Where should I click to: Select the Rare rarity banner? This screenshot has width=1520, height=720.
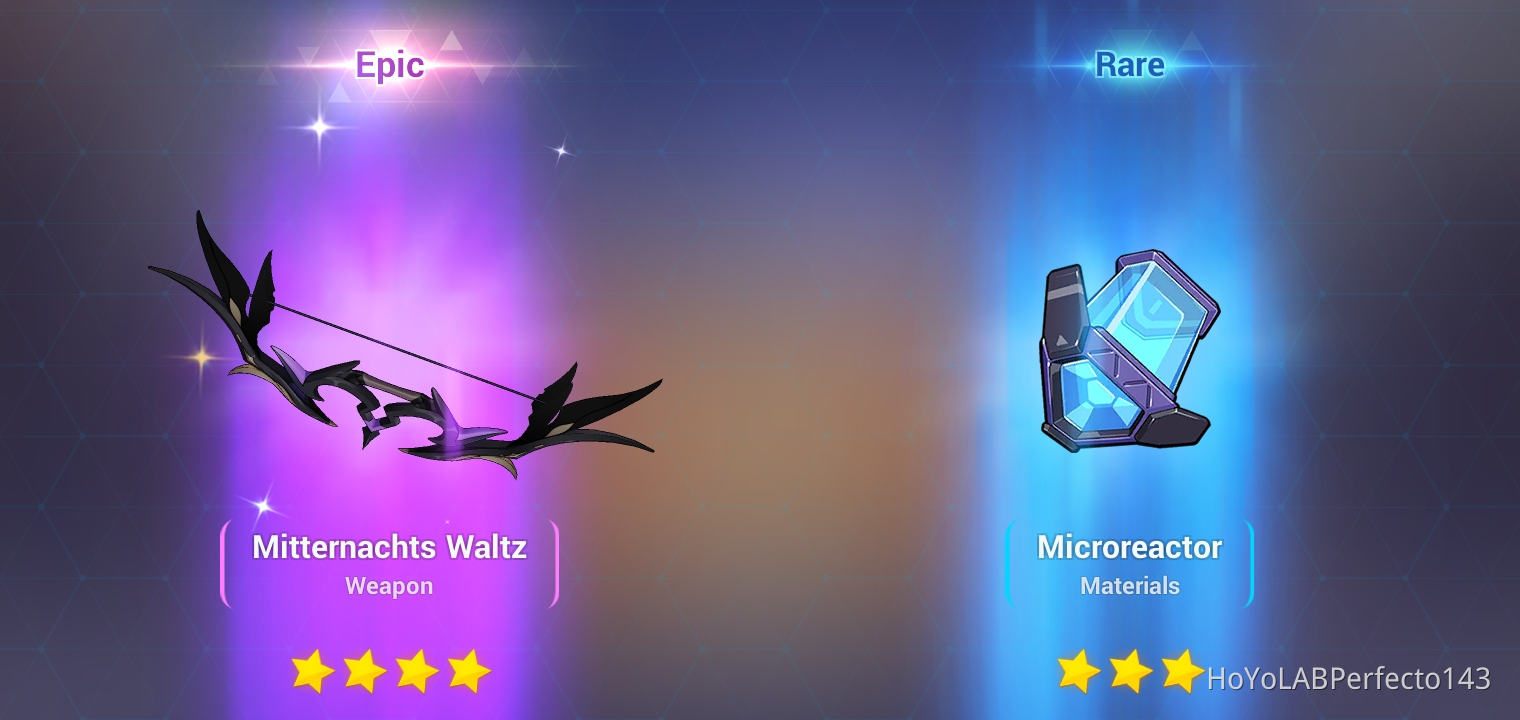click(1130, 64)
